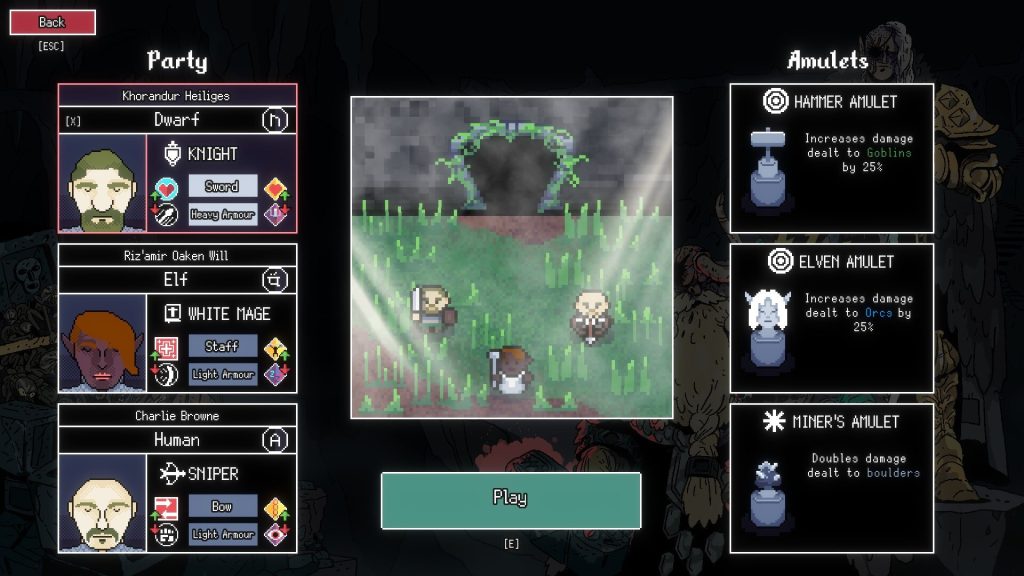Click the knight's Heavy Armour button

pyautogui.click(x=222, y=214)
